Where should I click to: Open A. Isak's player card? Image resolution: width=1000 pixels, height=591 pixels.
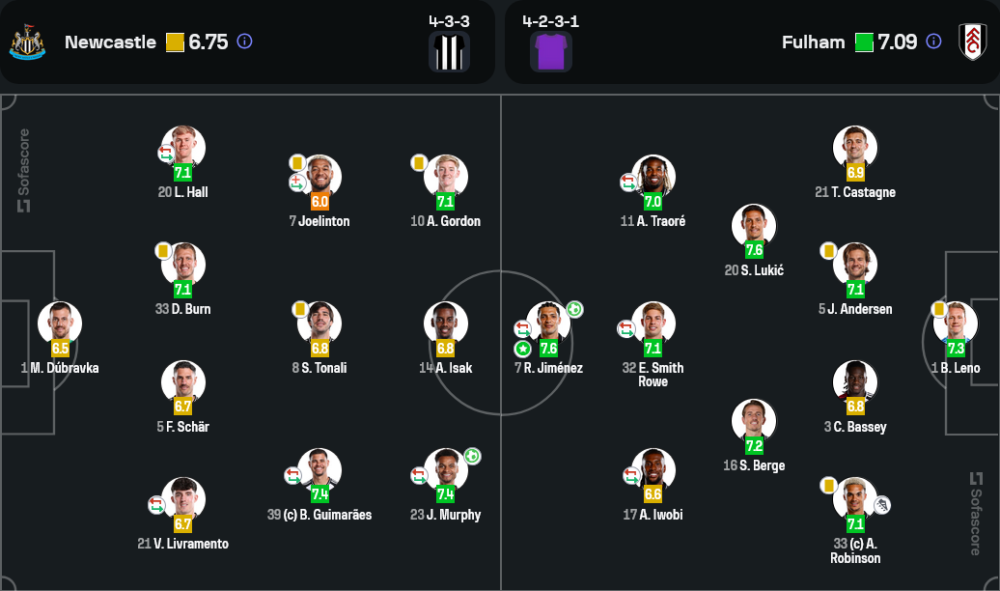pyautogui.click(x=446, y=323)
